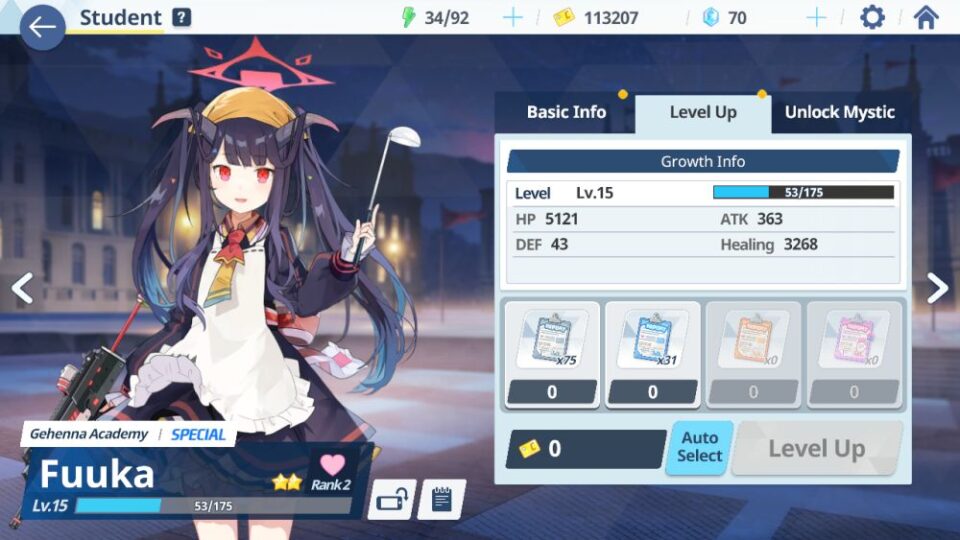960x540 pixels.
Task: Return to the home screen
Action: [x=926, y=17]
